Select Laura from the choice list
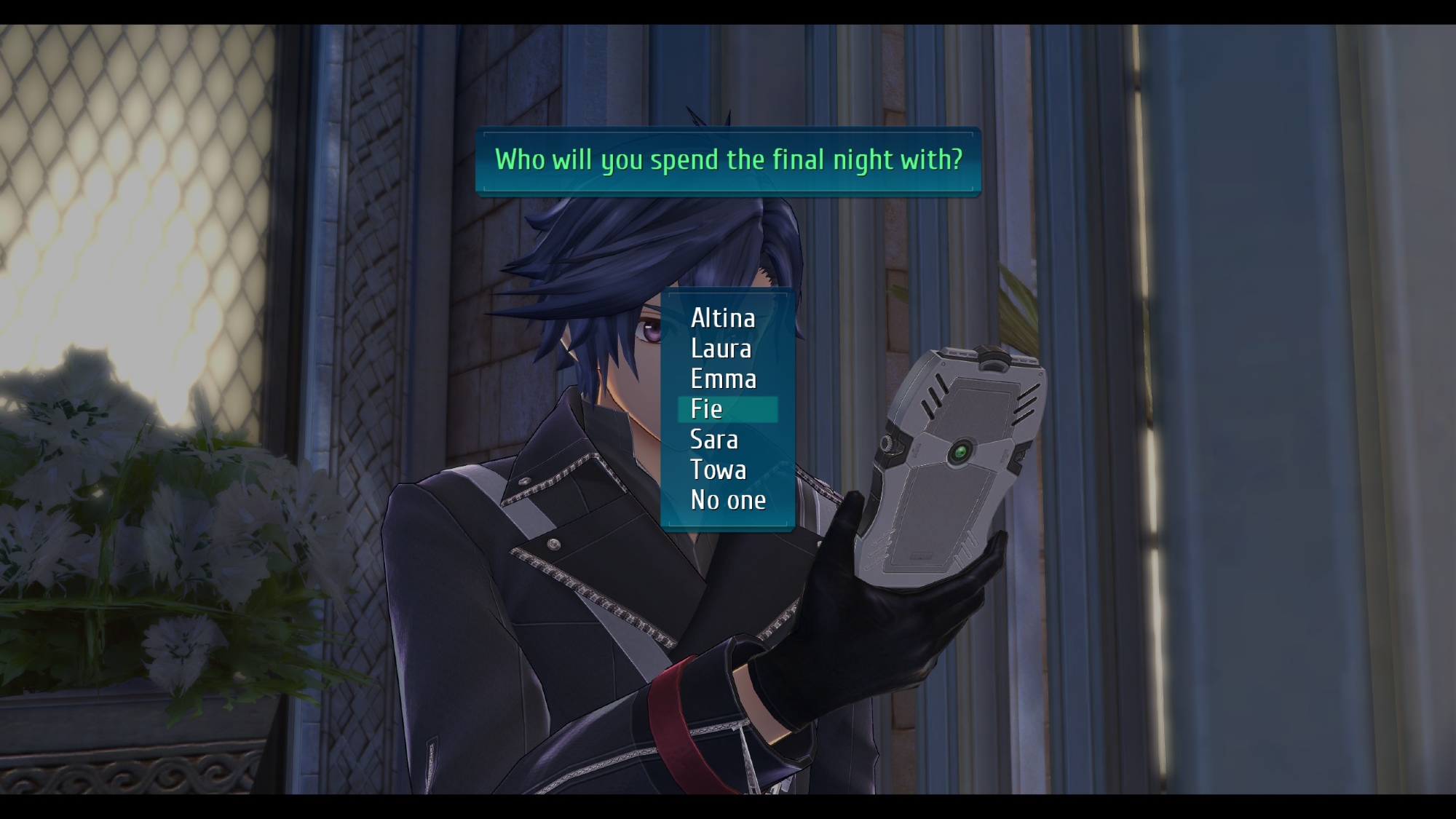 (x=721, y=349)
